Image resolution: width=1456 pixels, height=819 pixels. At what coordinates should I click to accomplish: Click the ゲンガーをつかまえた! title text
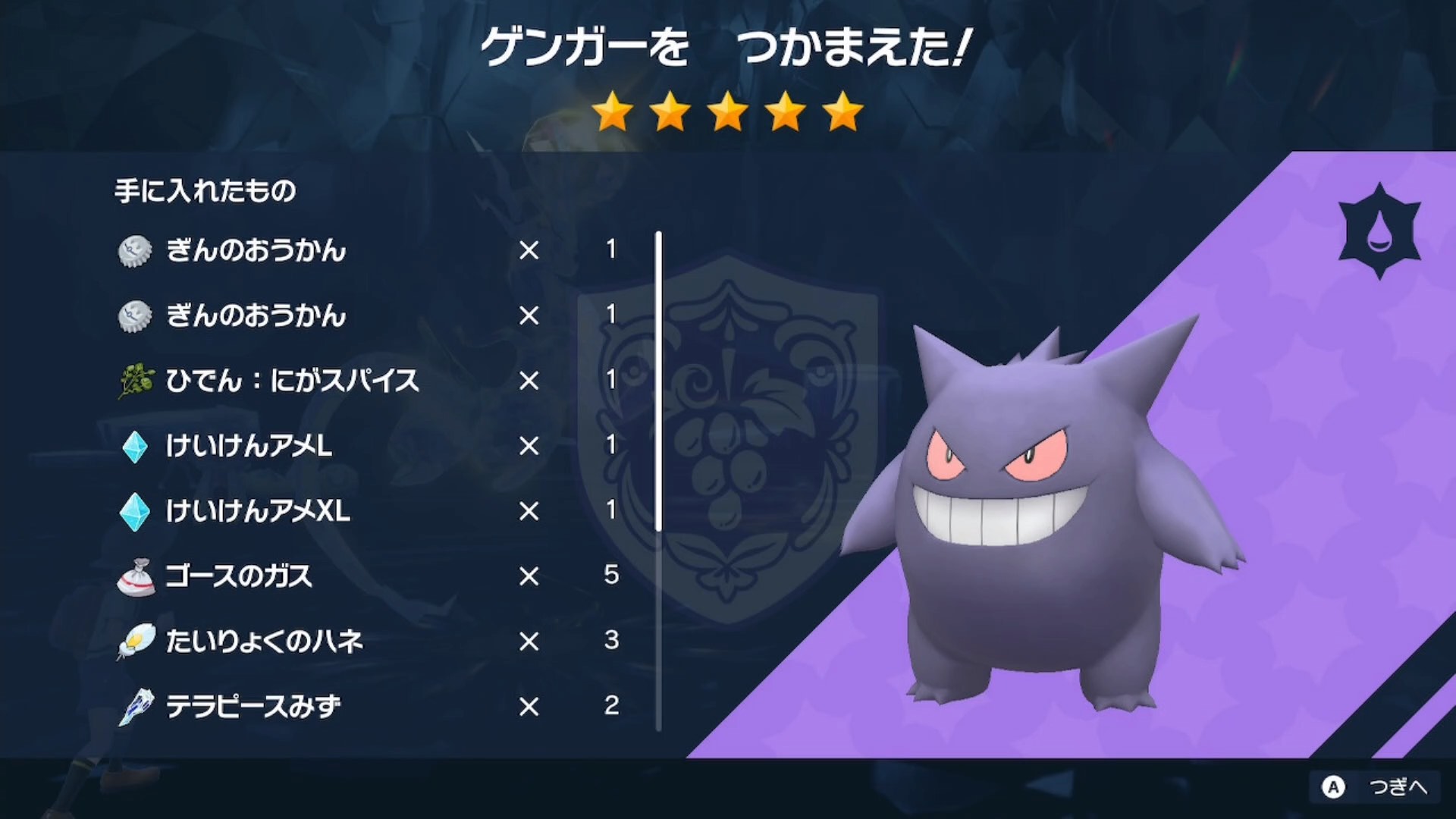click(x=728, y=47)
